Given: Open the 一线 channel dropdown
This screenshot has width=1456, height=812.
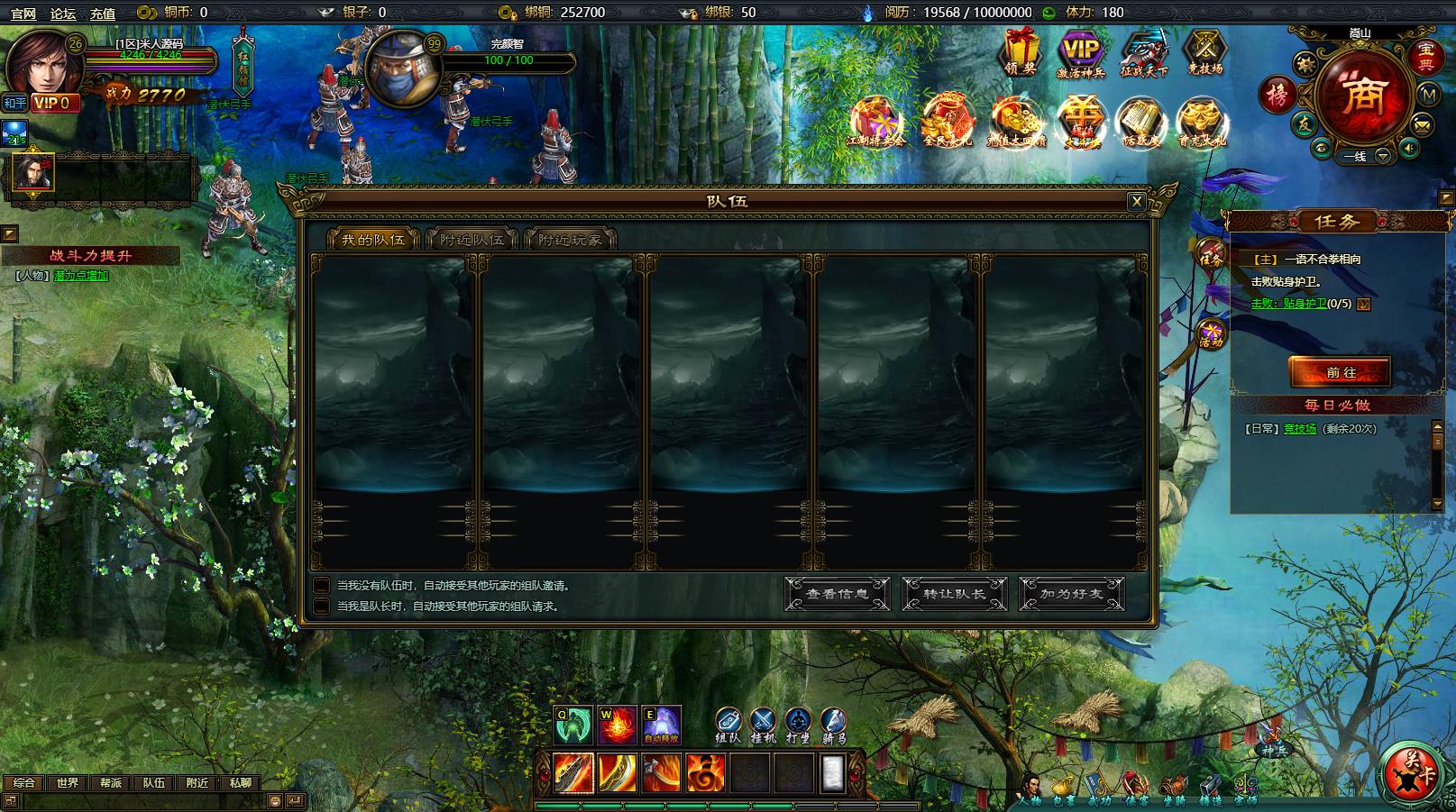Looking at the screenshot, I should 1381,156.
